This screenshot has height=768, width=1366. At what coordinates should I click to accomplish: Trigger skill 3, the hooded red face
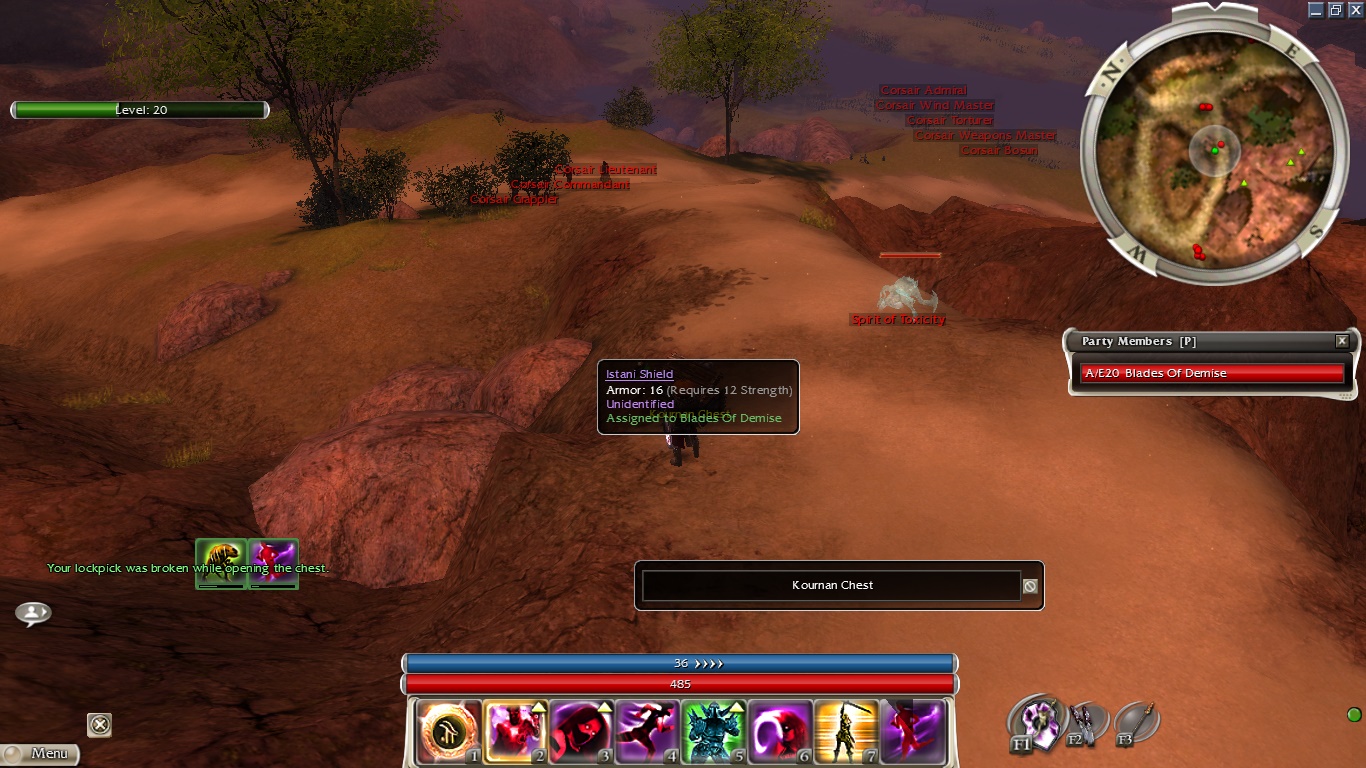coord(581,732)
